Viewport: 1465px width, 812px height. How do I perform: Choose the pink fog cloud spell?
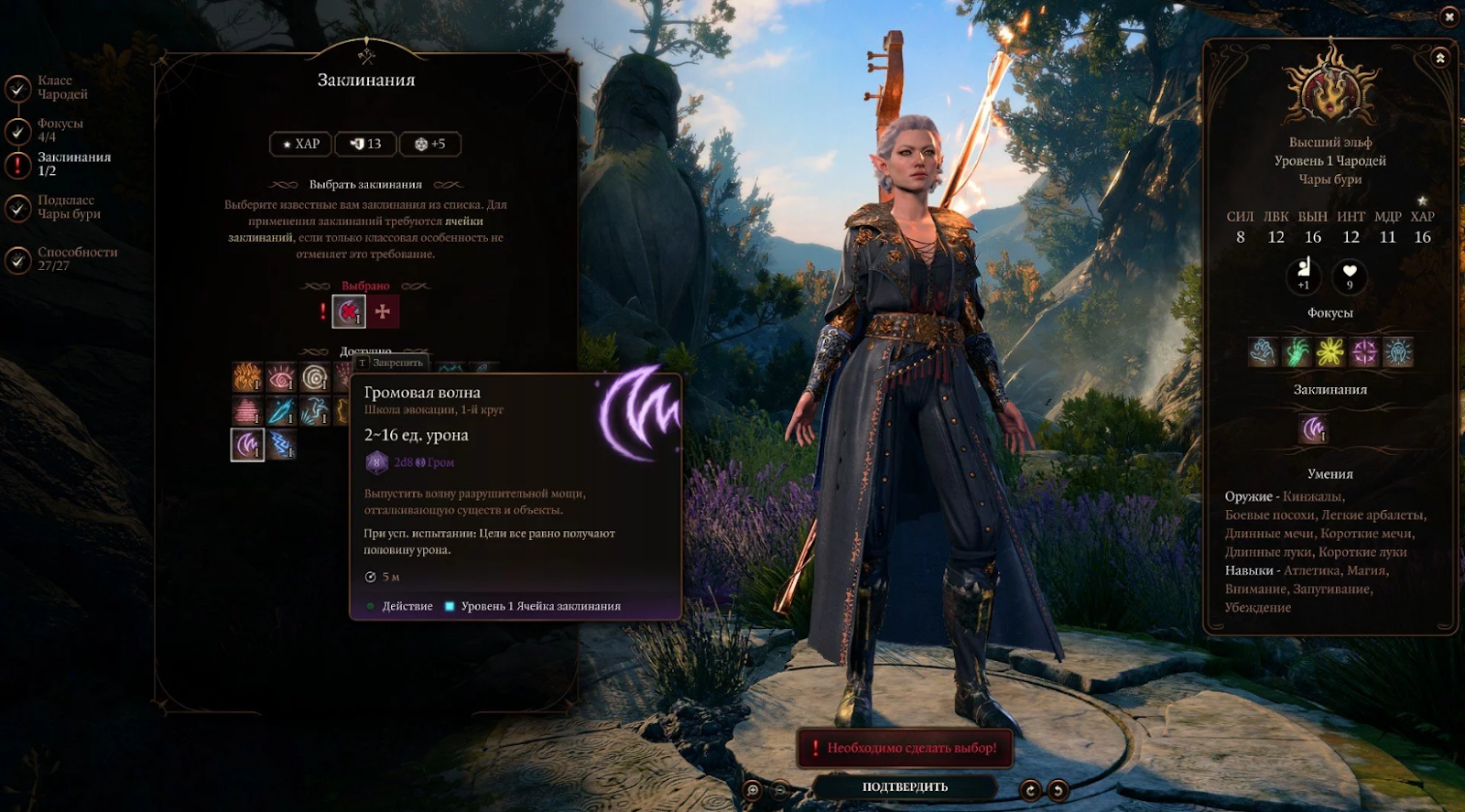247,411
